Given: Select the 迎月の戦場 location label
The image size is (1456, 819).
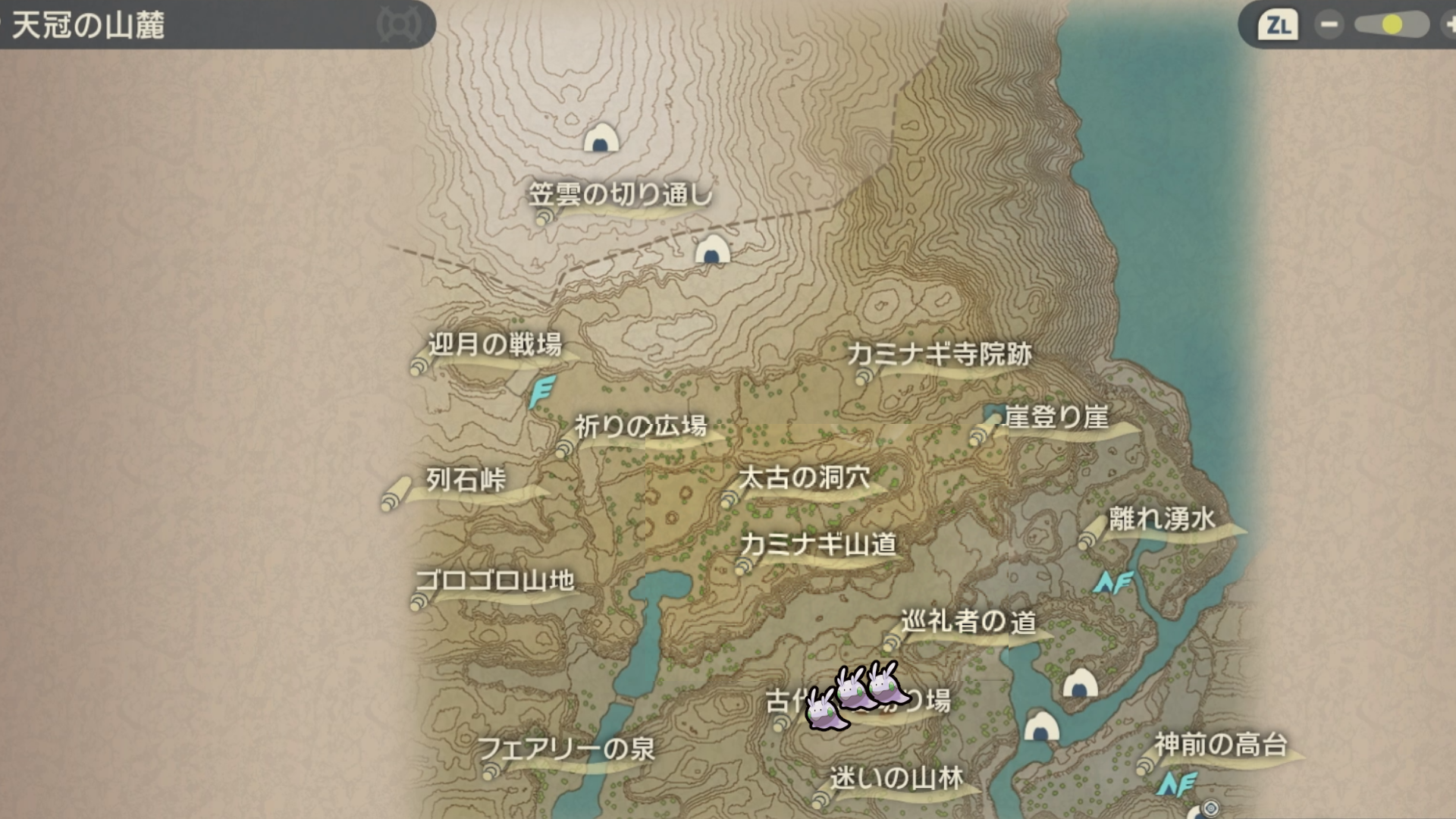Looking at the screenshot, I should click(494, 346).
